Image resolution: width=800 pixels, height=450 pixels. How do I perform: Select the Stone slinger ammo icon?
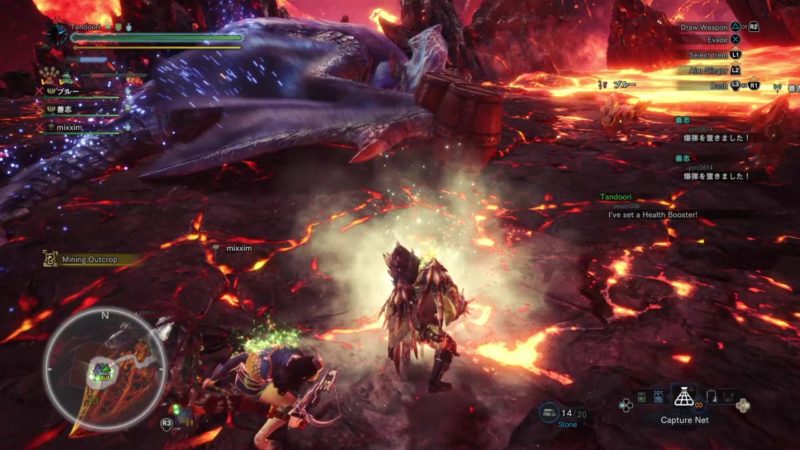pyautogui.click(x=549, y=411)
